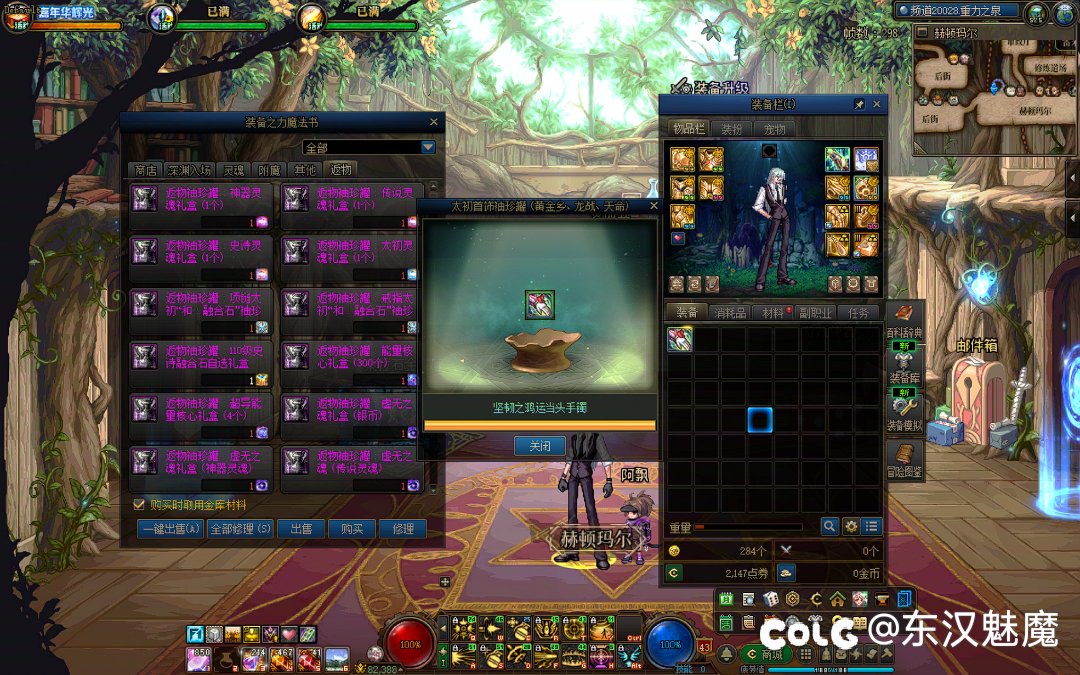This screenshot has width=1080, height=675.
Task: Close the 装备栏 inventory window
Action: click(877, 104)
